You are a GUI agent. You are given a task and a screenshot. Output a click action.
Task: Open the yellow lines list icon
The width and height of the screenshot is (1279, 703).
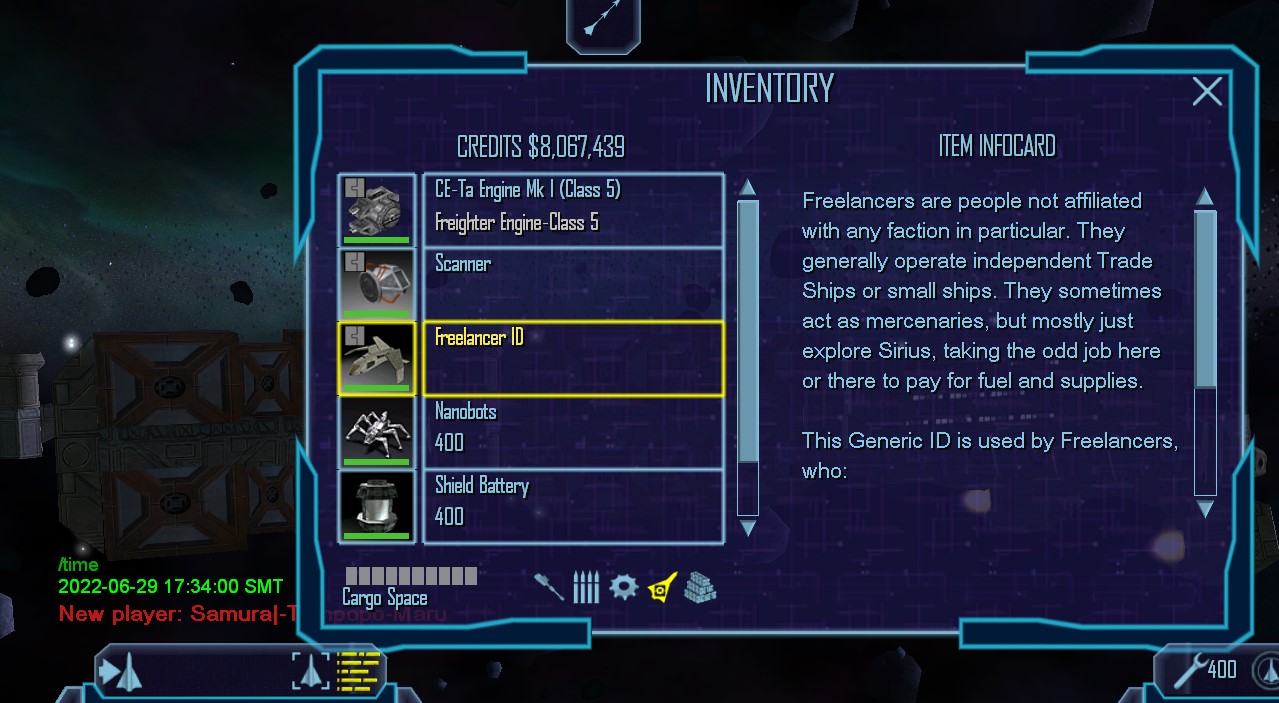point(359,670)
